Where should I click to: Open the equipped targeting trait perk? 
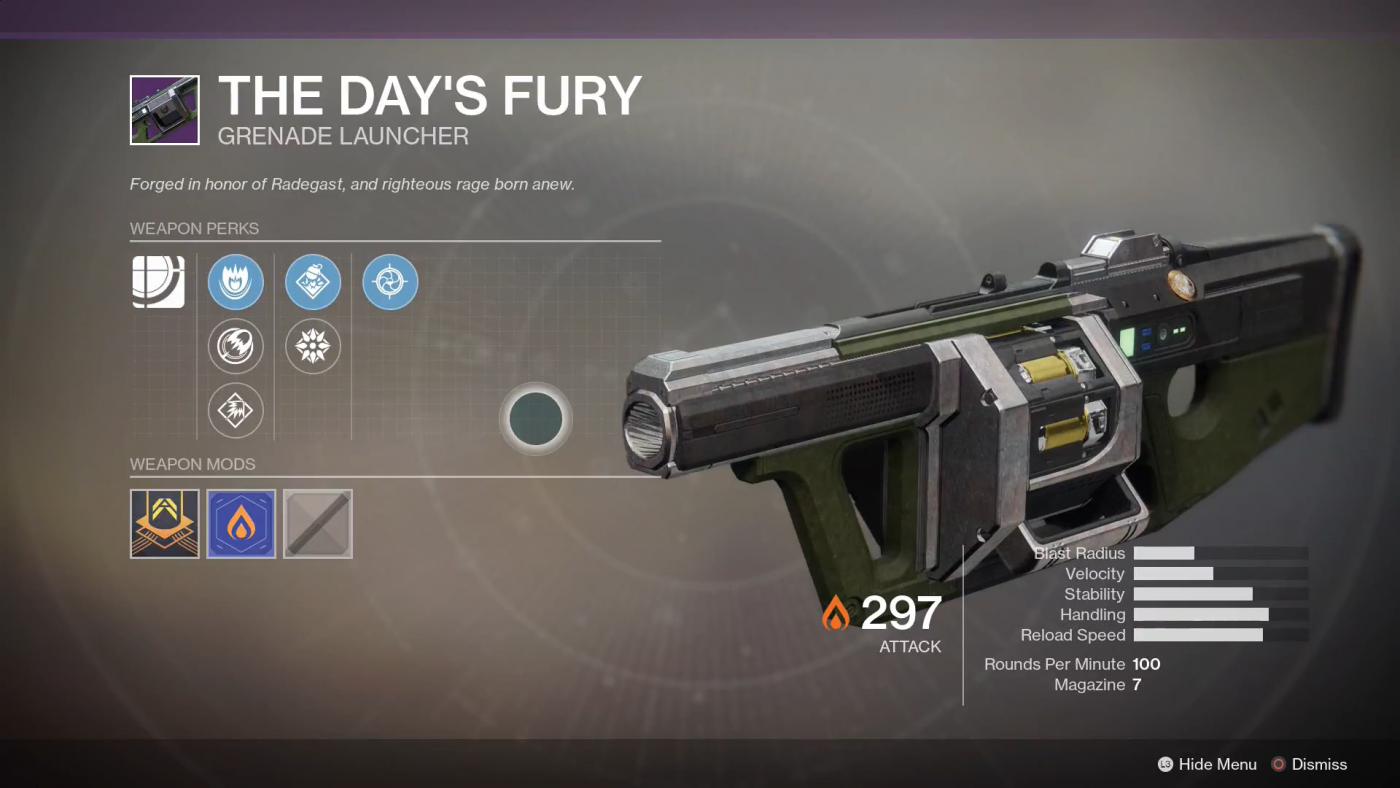tap(389, 282)
